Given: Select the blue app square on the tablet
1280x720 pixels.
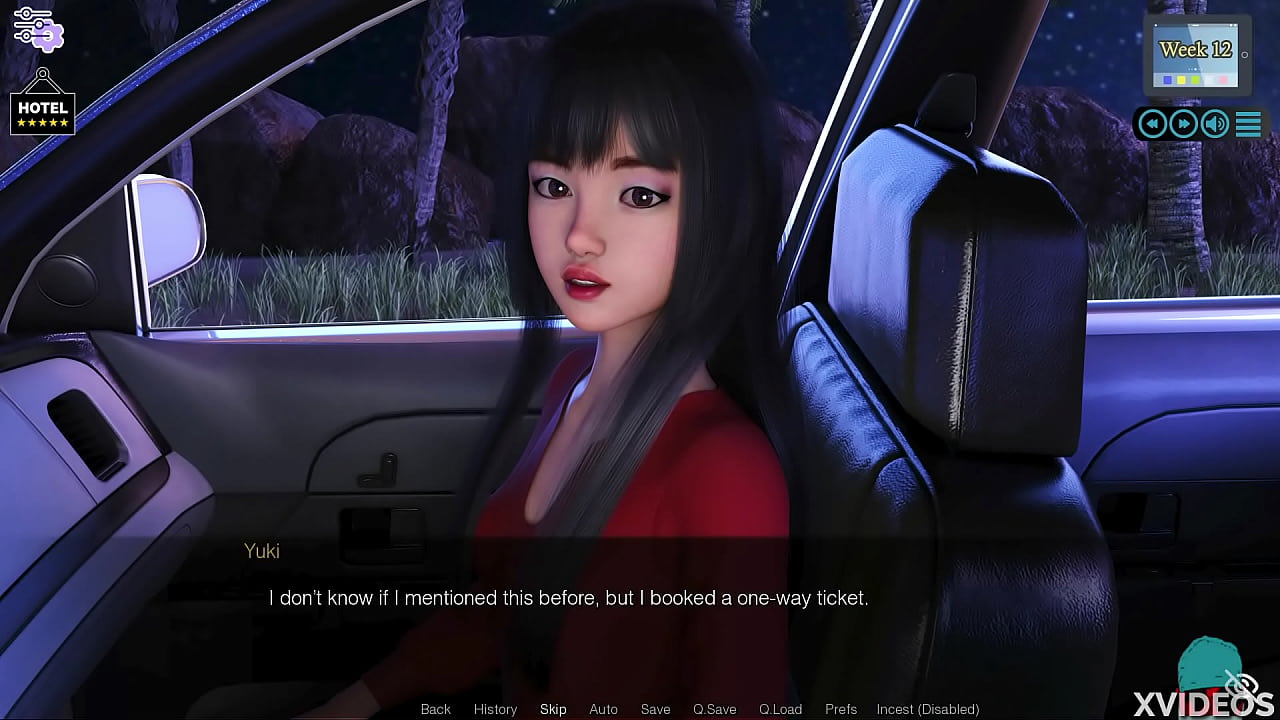Looking at the screenshot, I should coord(1167,80).
